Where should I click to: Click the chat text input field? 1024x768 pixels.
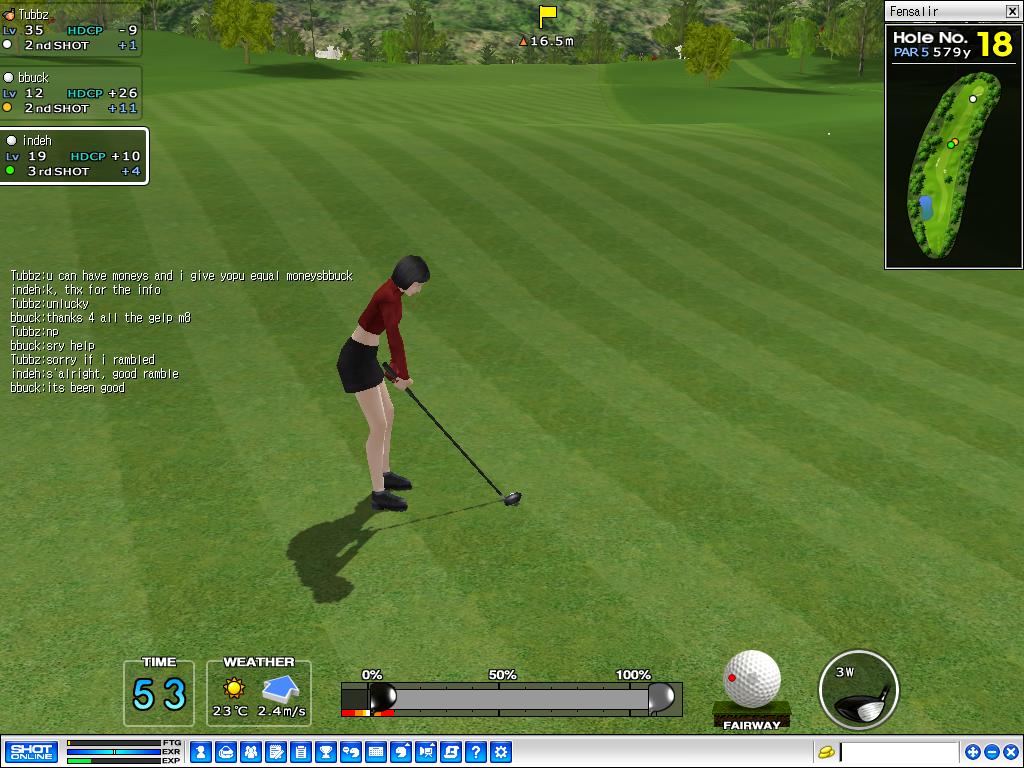tap(898, 752)
